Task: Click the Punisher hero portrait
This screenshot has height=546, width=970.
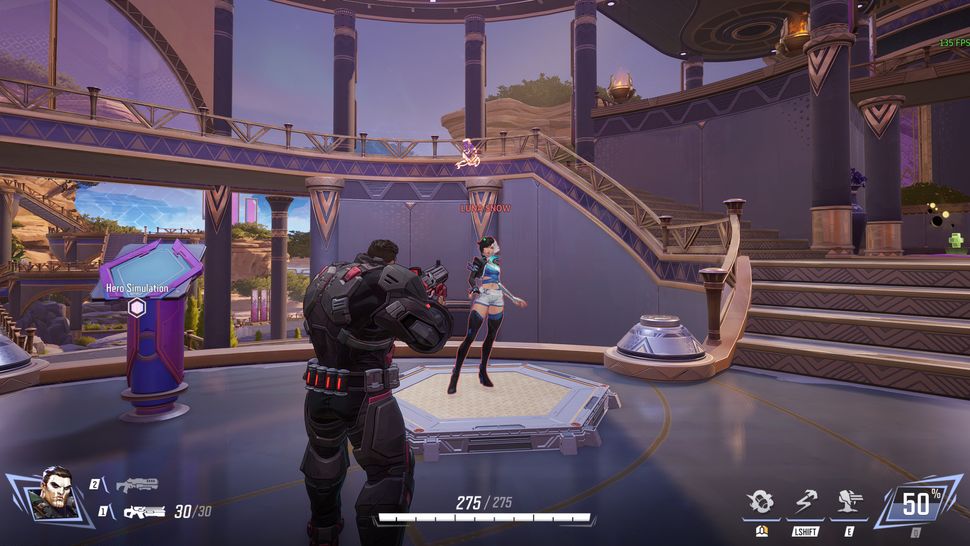Action: pyautogui.click(x=55, y=495)
